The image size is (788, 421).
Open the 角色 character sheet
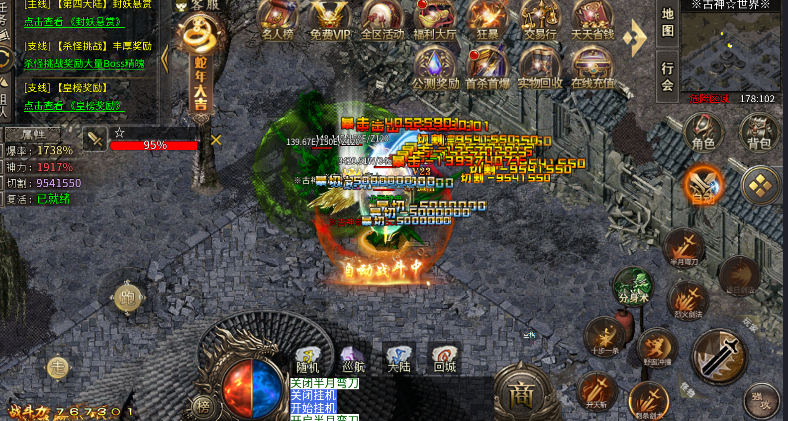(x=704, y=131)
